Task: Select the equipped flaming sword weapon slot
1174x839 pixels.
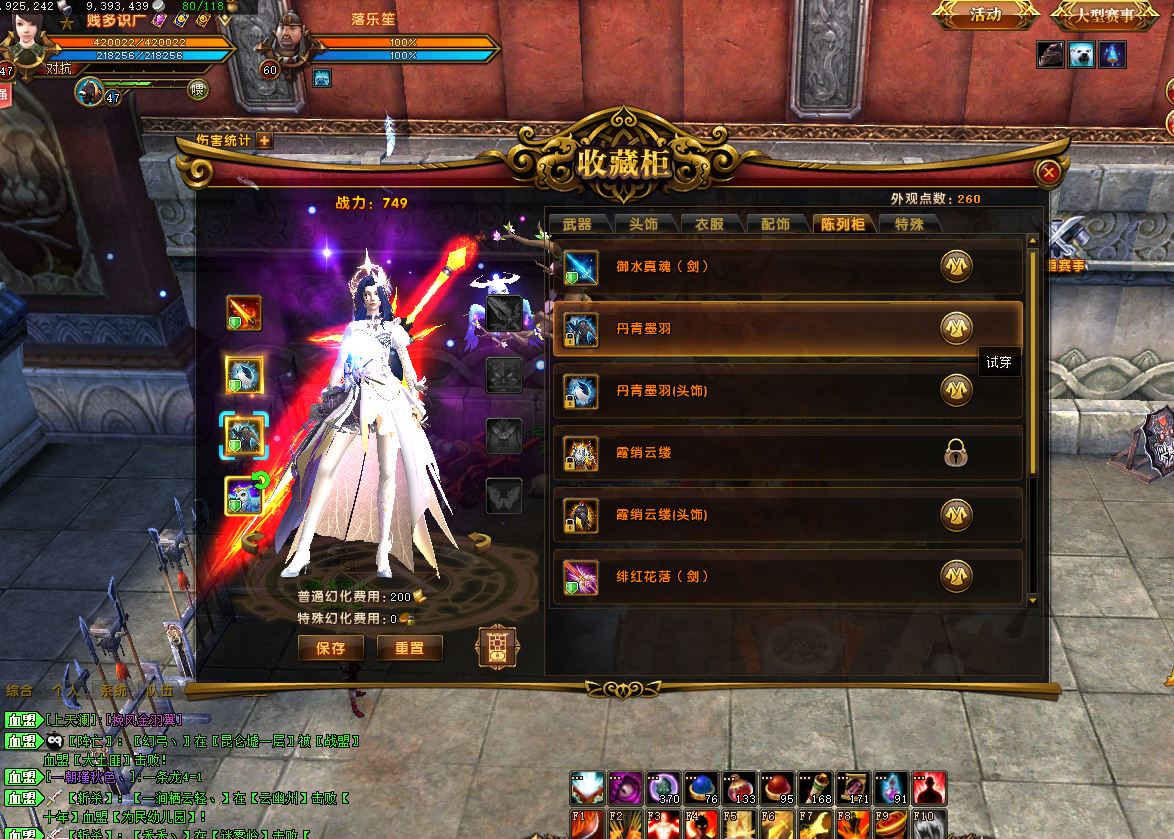Action: pos(244,313)
